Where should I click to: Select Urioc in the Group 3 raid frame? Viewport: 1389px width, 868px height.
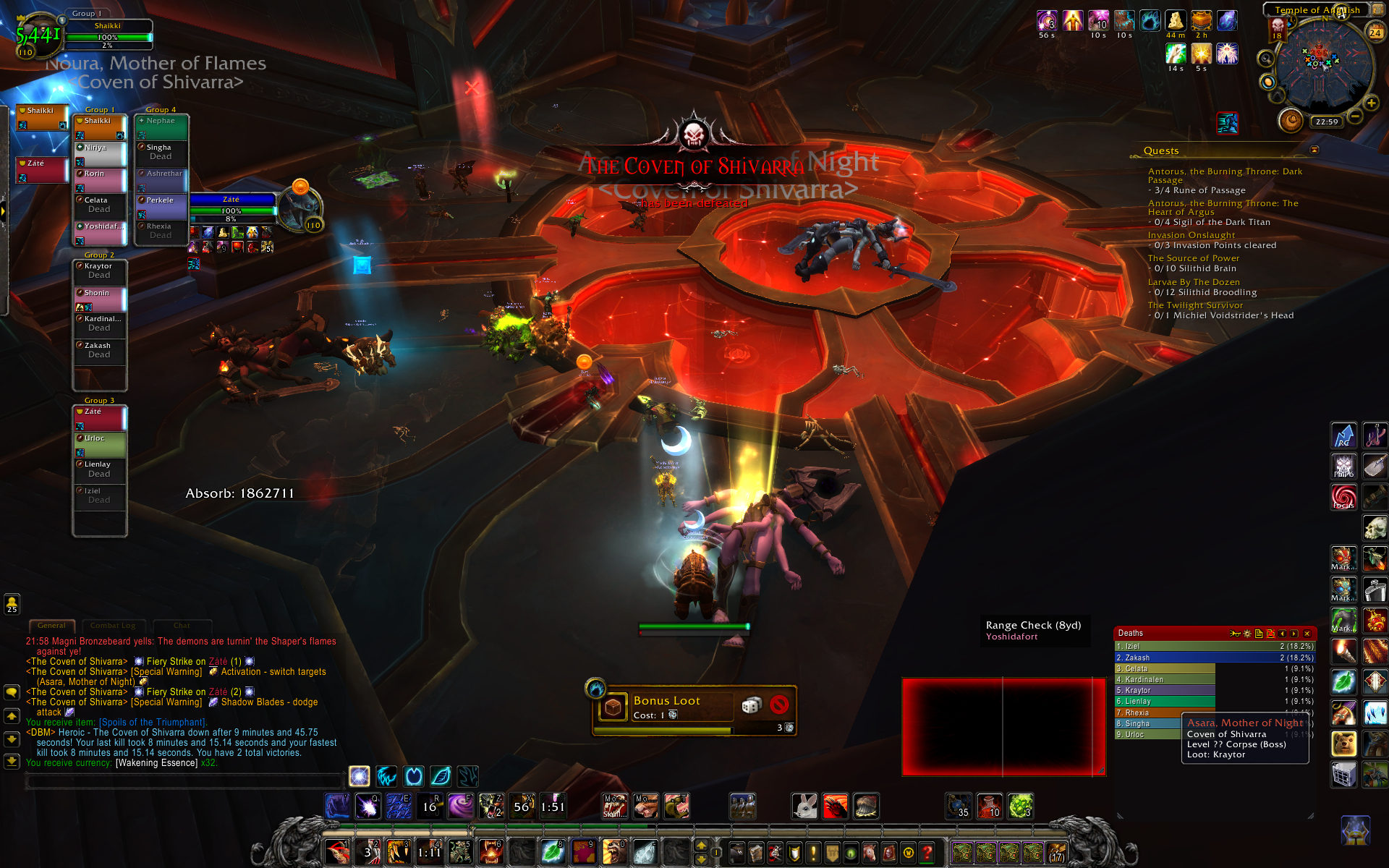100,443
